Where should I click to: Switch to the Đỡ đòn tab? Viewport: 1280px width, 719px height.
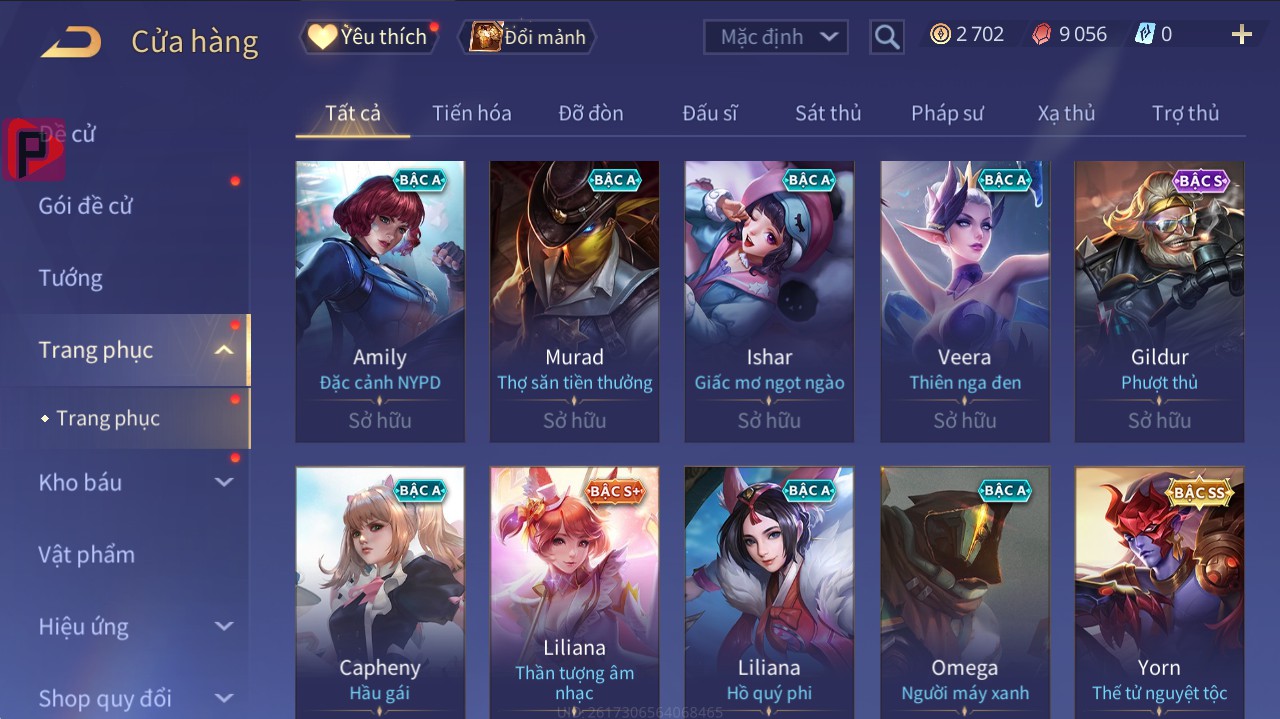click(590, 113)
